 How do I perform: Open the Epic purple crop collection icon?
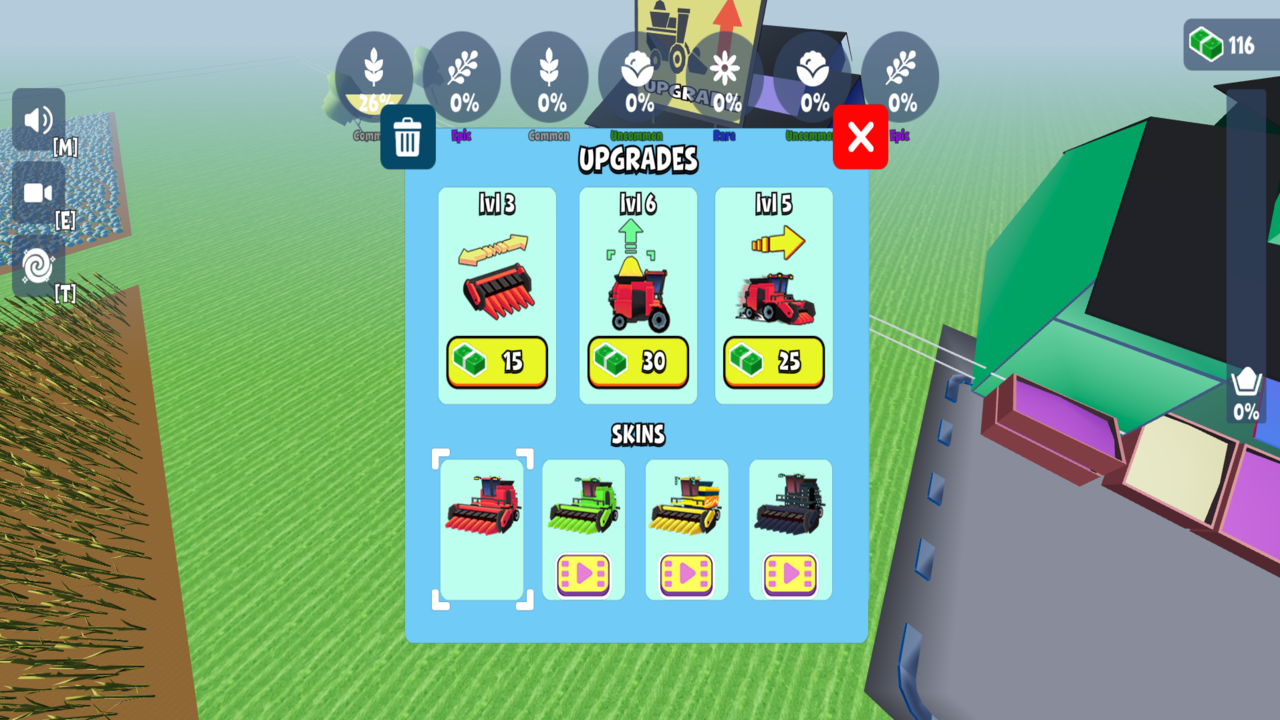pyautogui.click(x=461, y=75)
